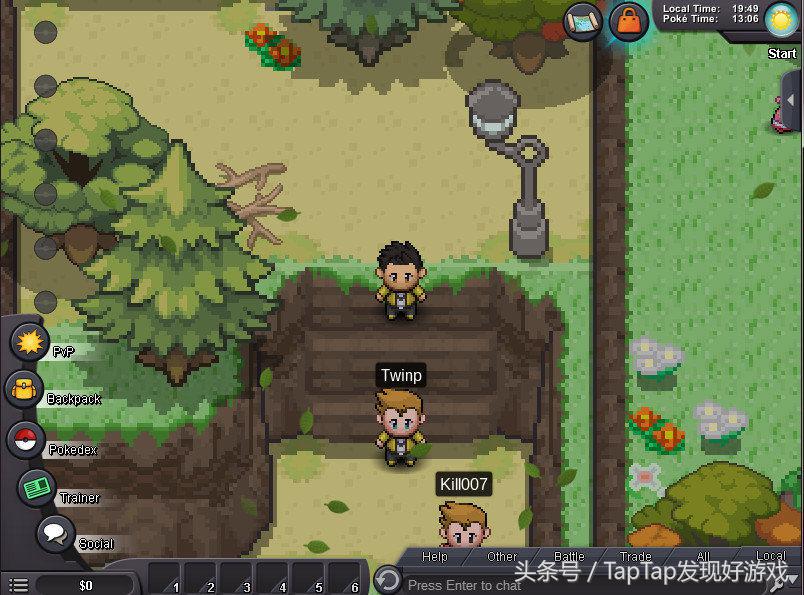The width and height of the screenshot is (804, 595).
Task: Switch to the Help chat tab
Action: click(x=435, y=557)
